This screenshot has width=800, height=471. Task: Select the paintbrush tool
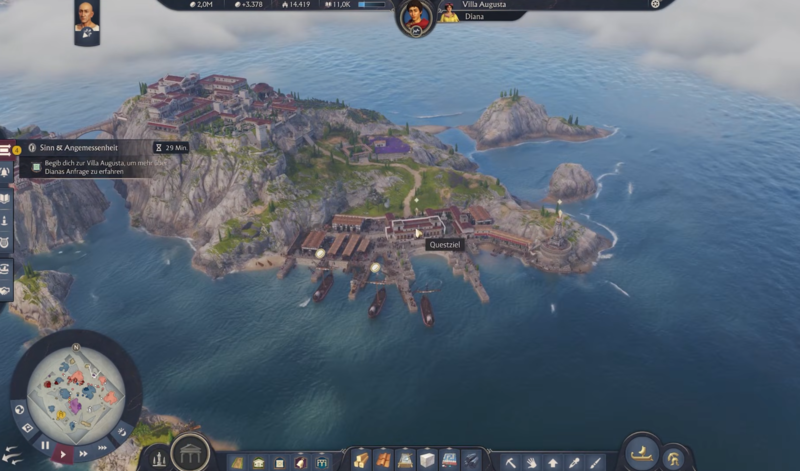tap(596, 463)
